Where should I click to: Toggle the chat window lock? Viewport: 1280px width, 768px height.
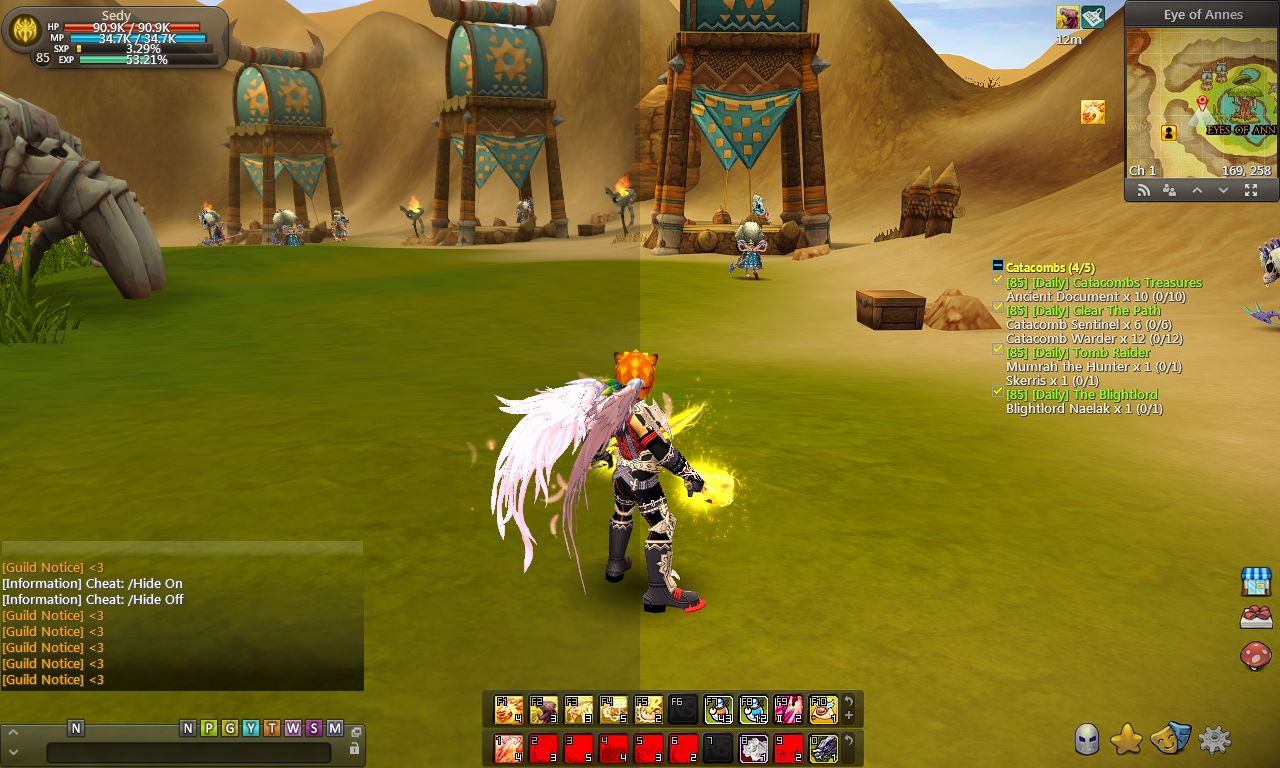[x=354, y=748]
